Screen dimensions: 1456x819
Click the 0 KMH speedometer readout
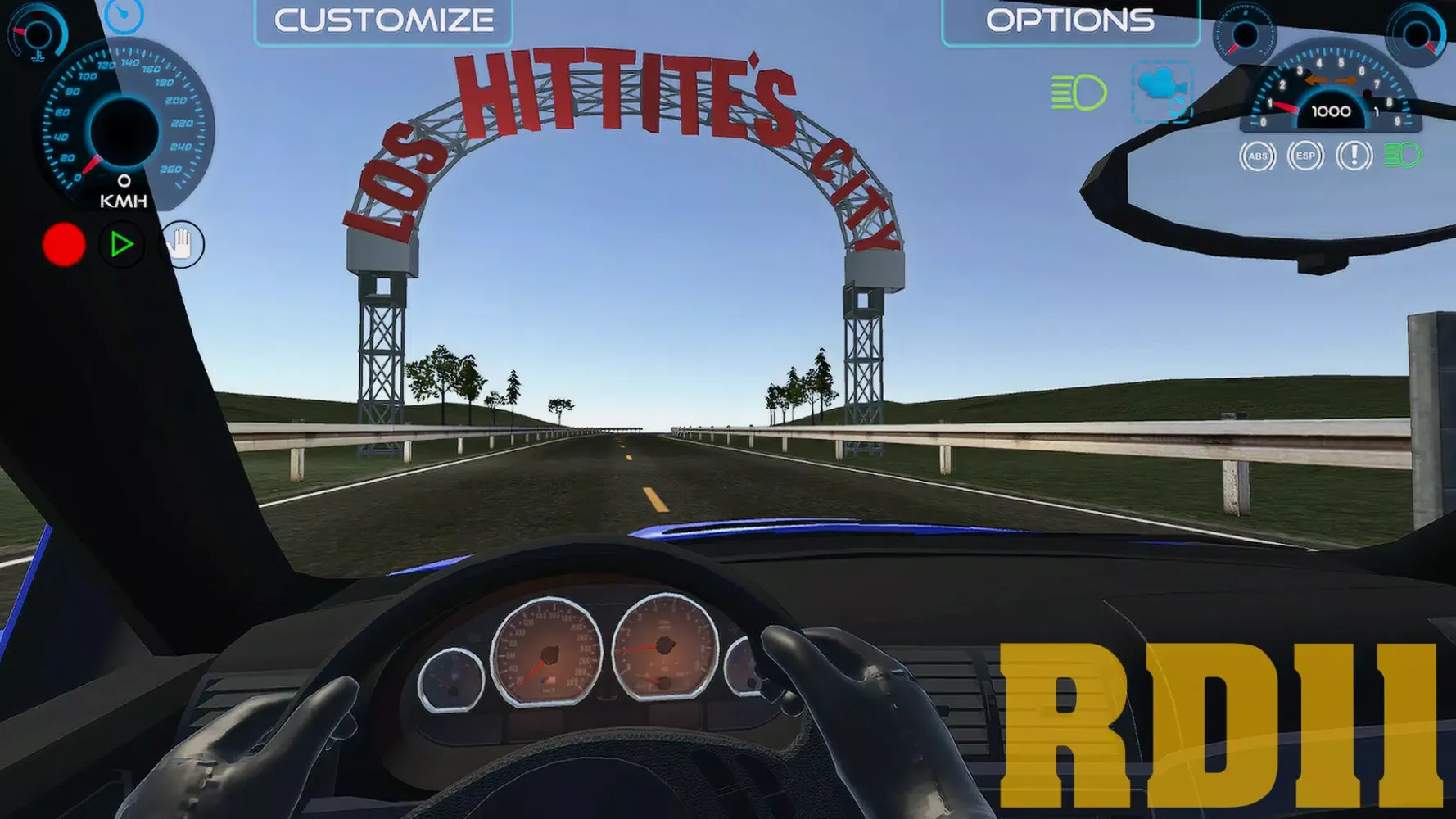coord(123,190)
